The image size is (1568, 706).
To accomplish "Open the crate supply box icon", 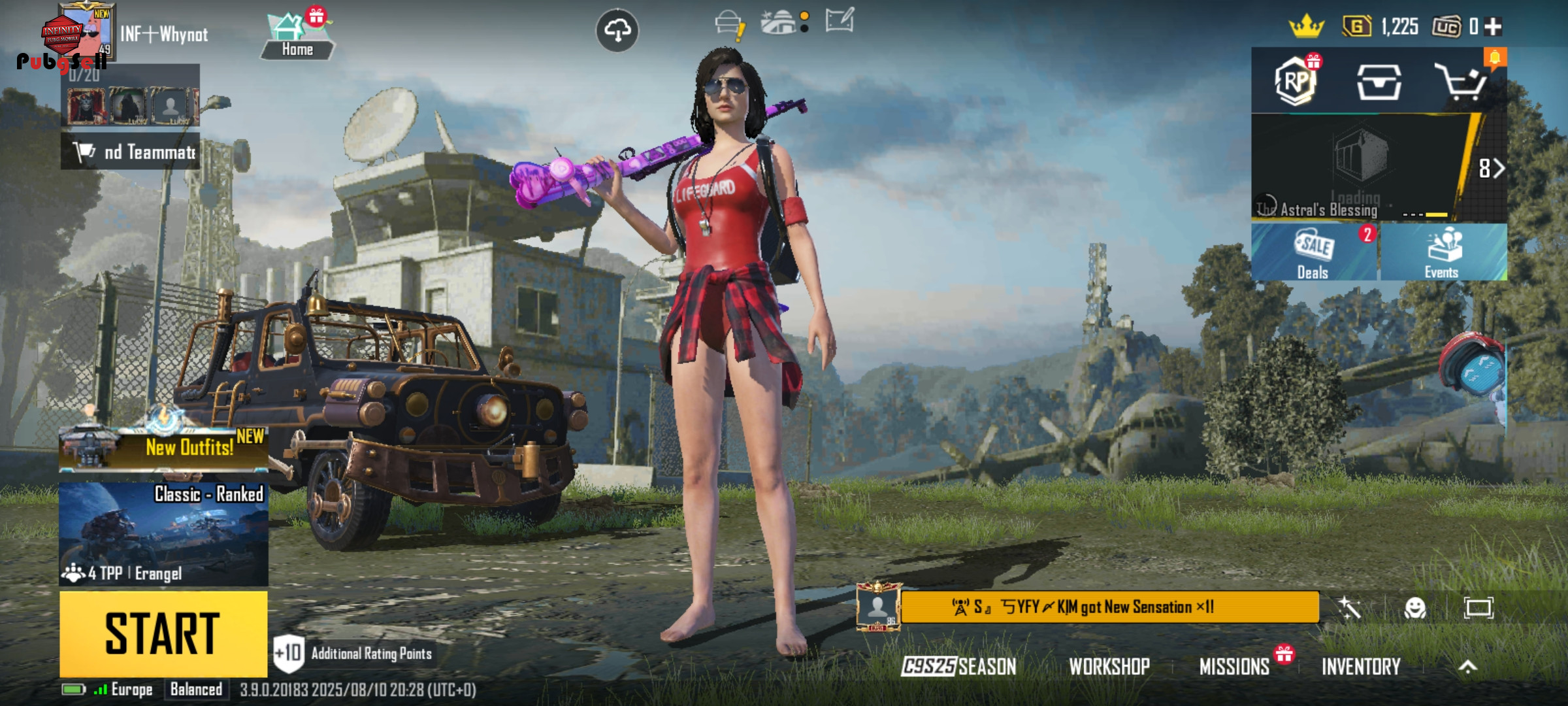I will point(1379,82).
